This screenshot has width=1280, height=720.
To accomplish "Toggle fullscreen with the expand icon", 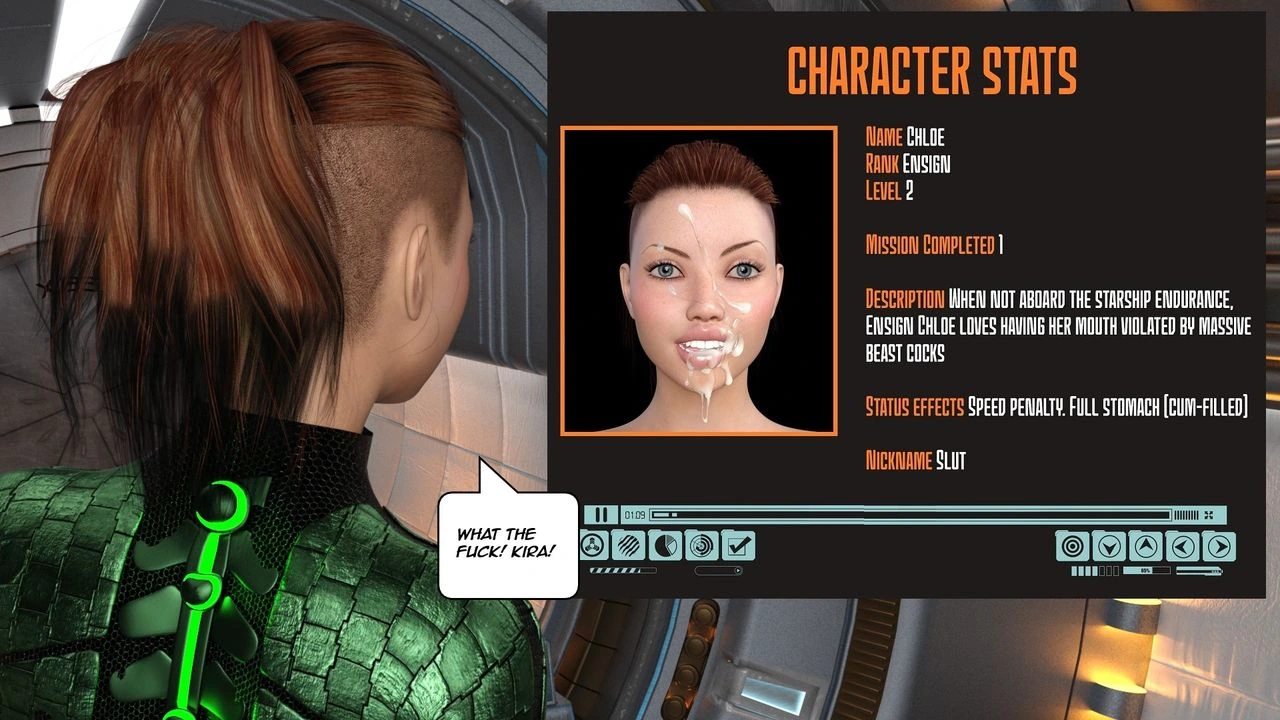I will point(1209,515).
